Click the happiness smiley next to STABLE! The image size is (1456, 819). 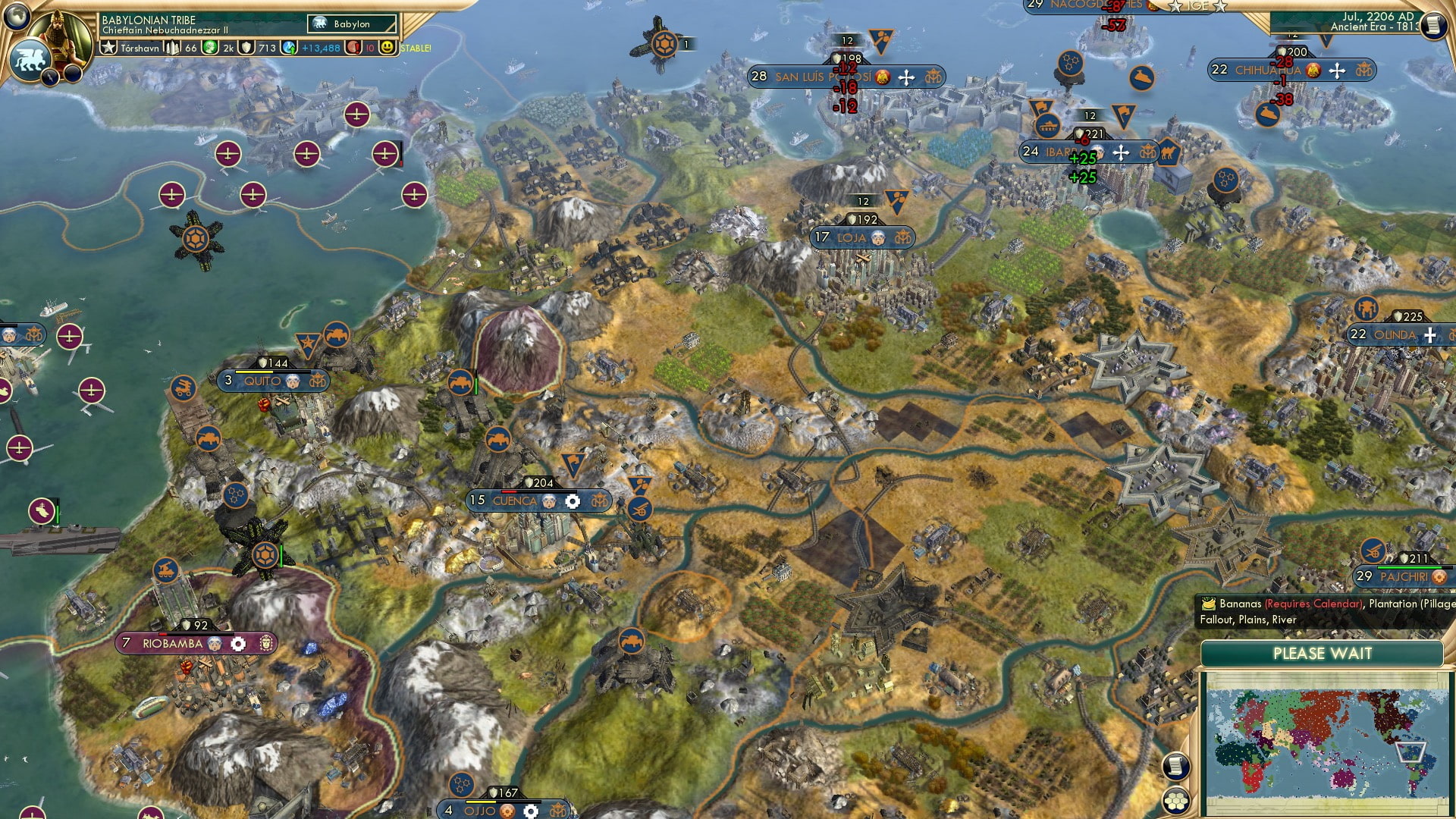click(388, 49)
